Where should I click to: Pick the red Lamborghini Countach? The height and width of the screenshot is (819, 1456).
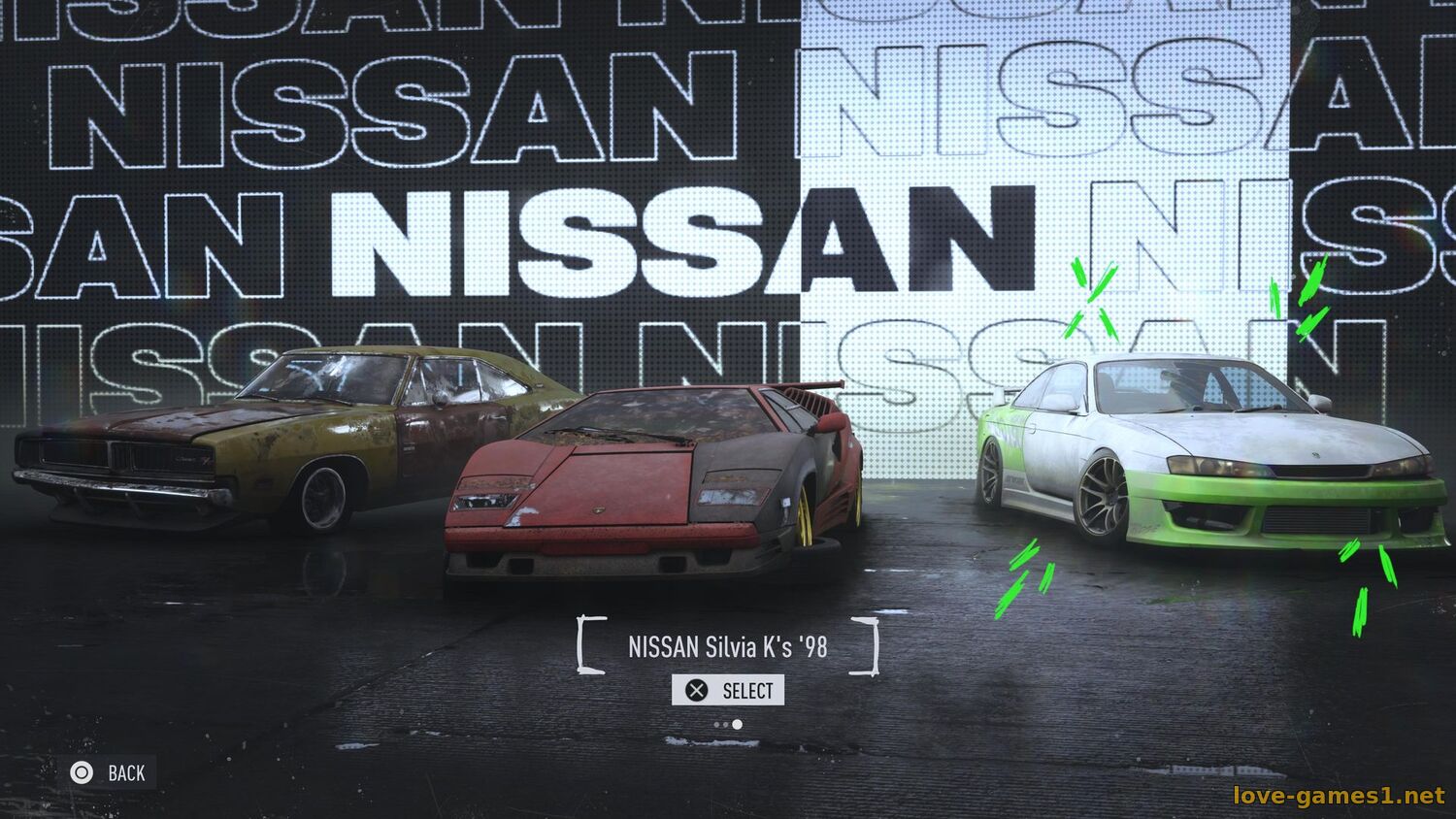point(650,480)
